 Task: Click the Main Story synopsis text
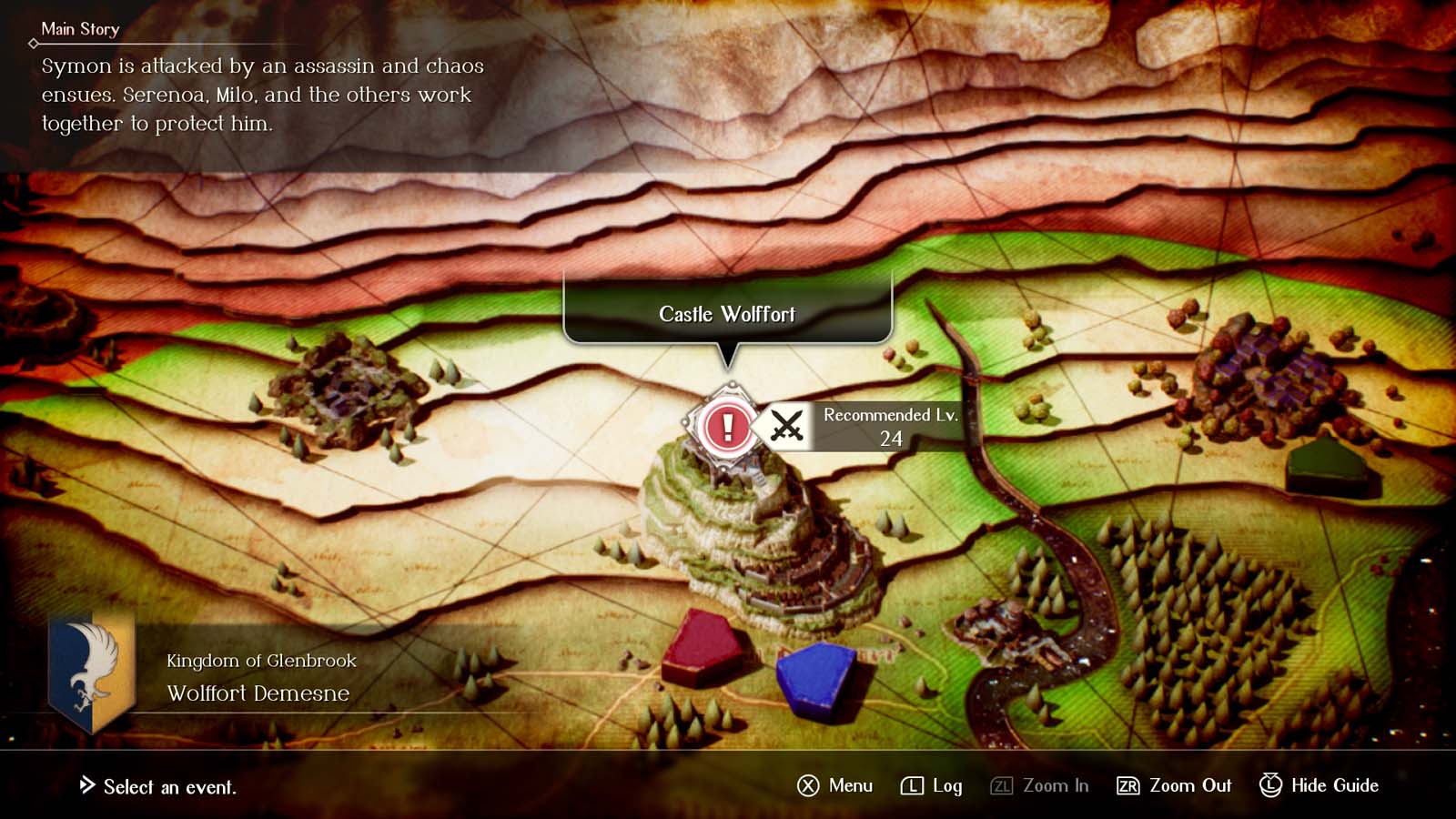tap(259, 95)
